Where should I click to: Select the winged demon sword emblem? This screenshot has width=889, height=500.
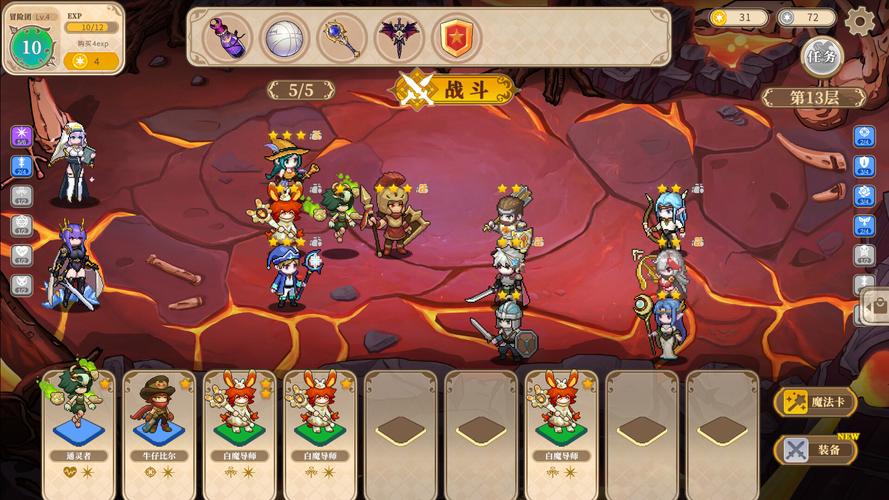(x=399, y=37)
